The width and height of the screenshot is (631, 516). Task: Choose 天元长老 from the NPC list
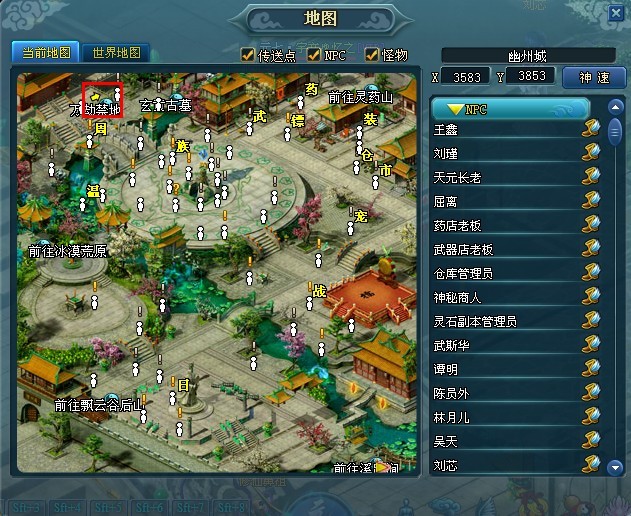(x=458, y=178)
